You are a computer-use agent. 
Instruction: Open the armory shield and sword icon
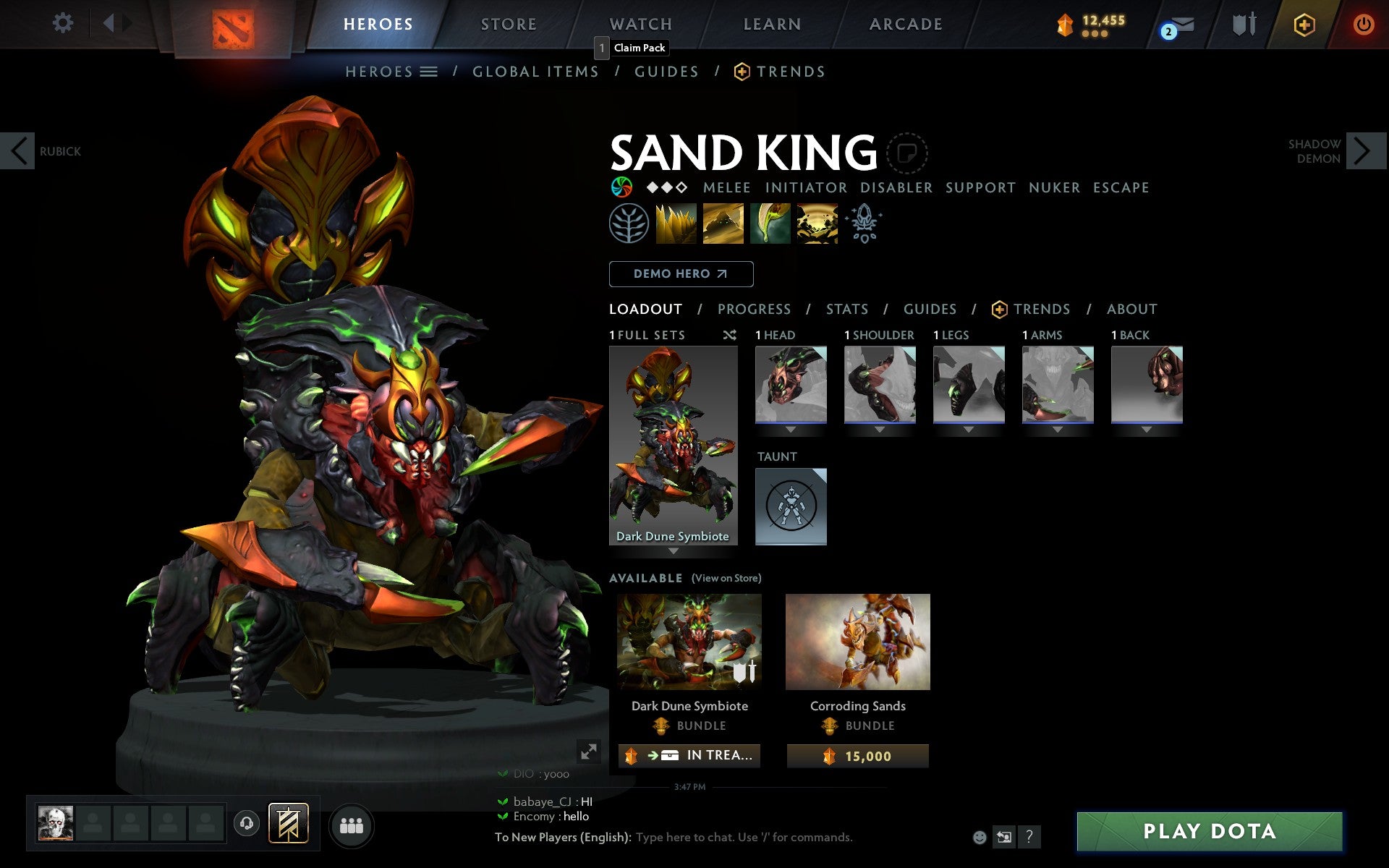[x=1242, y=24]
